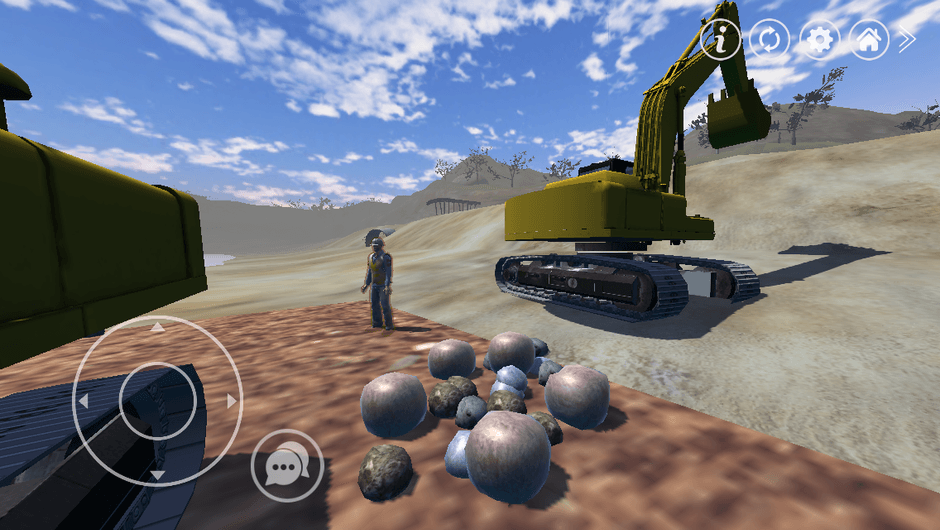The height and width of the screenshot is (530, 940).
Task: Open the gear settings menu
Action: [820, 39]
